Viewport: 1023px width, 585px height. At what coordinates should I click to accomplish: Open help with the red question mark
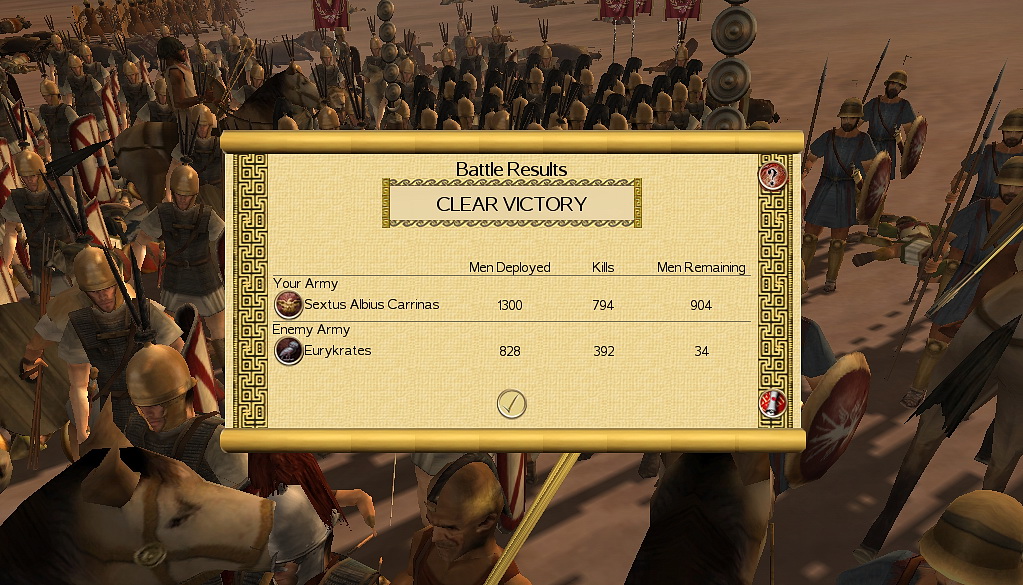[x=772, y=177]
